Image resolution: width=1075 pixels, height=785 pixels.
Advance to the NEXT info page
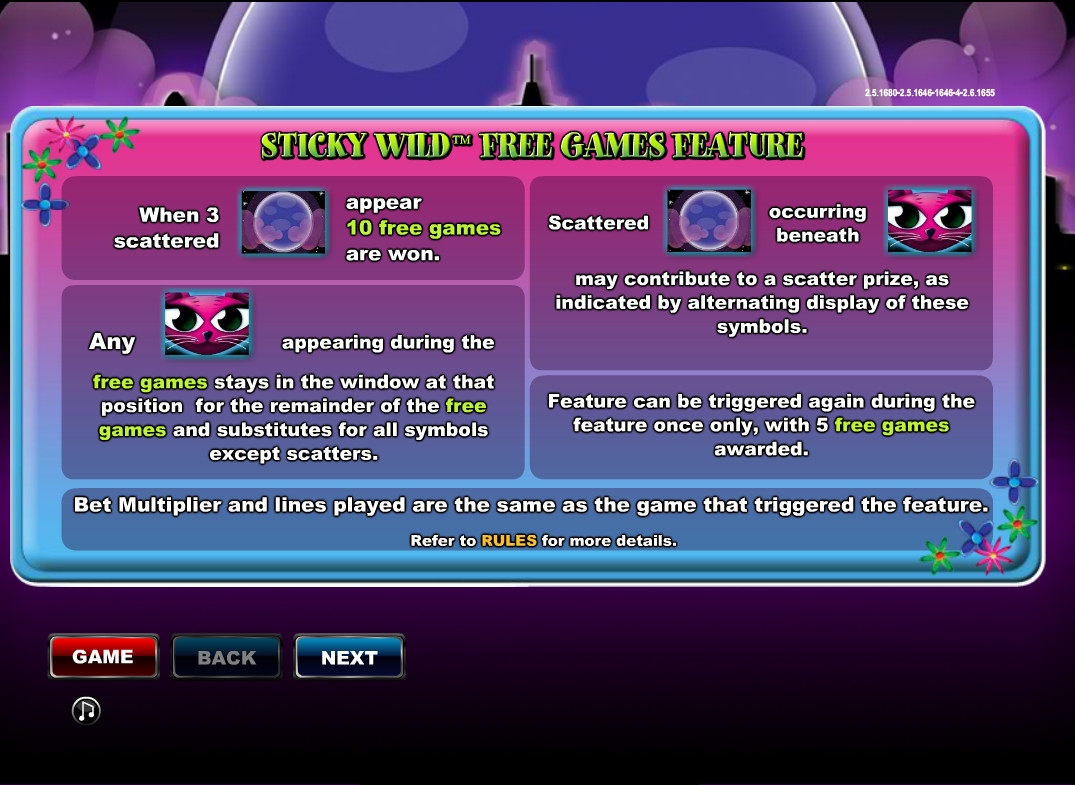(349, 657)
